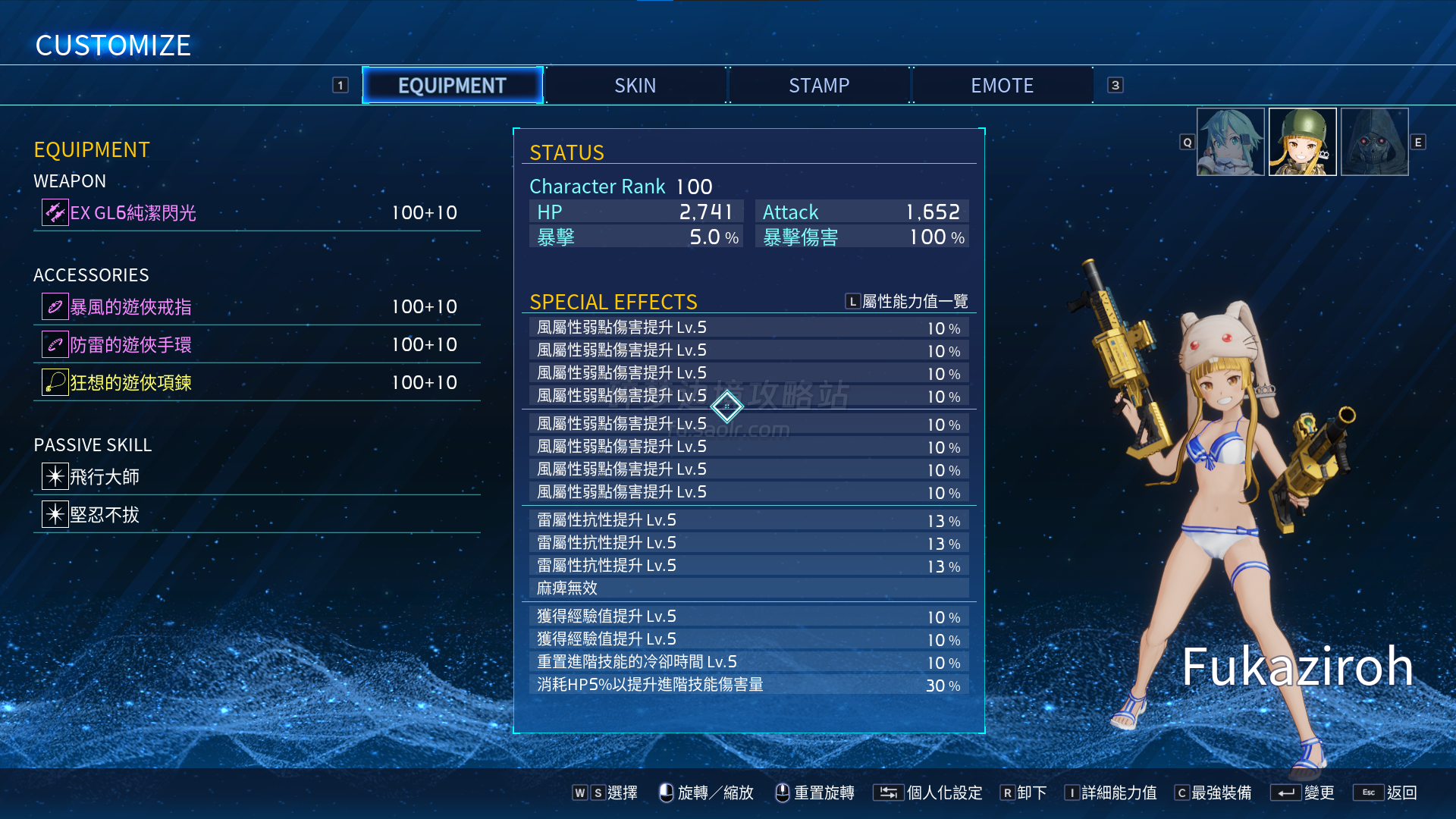
Task: Open the 屬性能力值一覽 attribute list
Action: [x=907, y=302]
